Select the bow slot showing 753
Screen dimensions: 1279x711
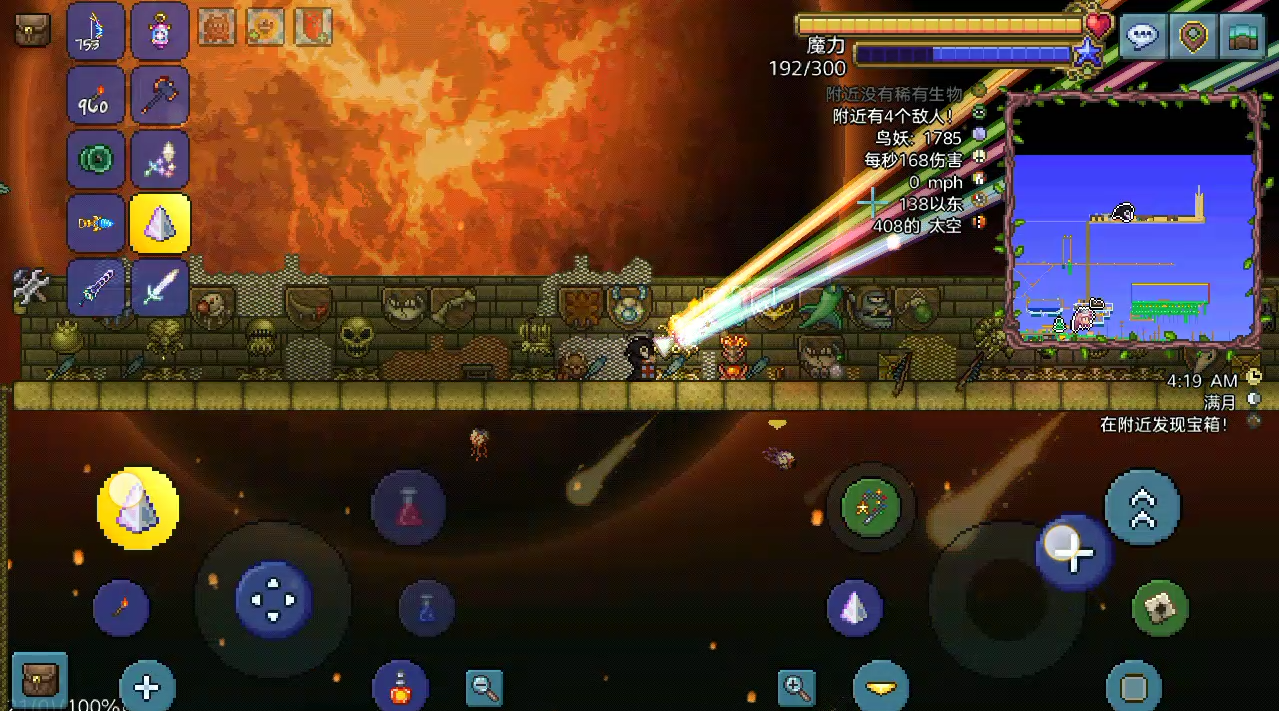tap(96, 31)
